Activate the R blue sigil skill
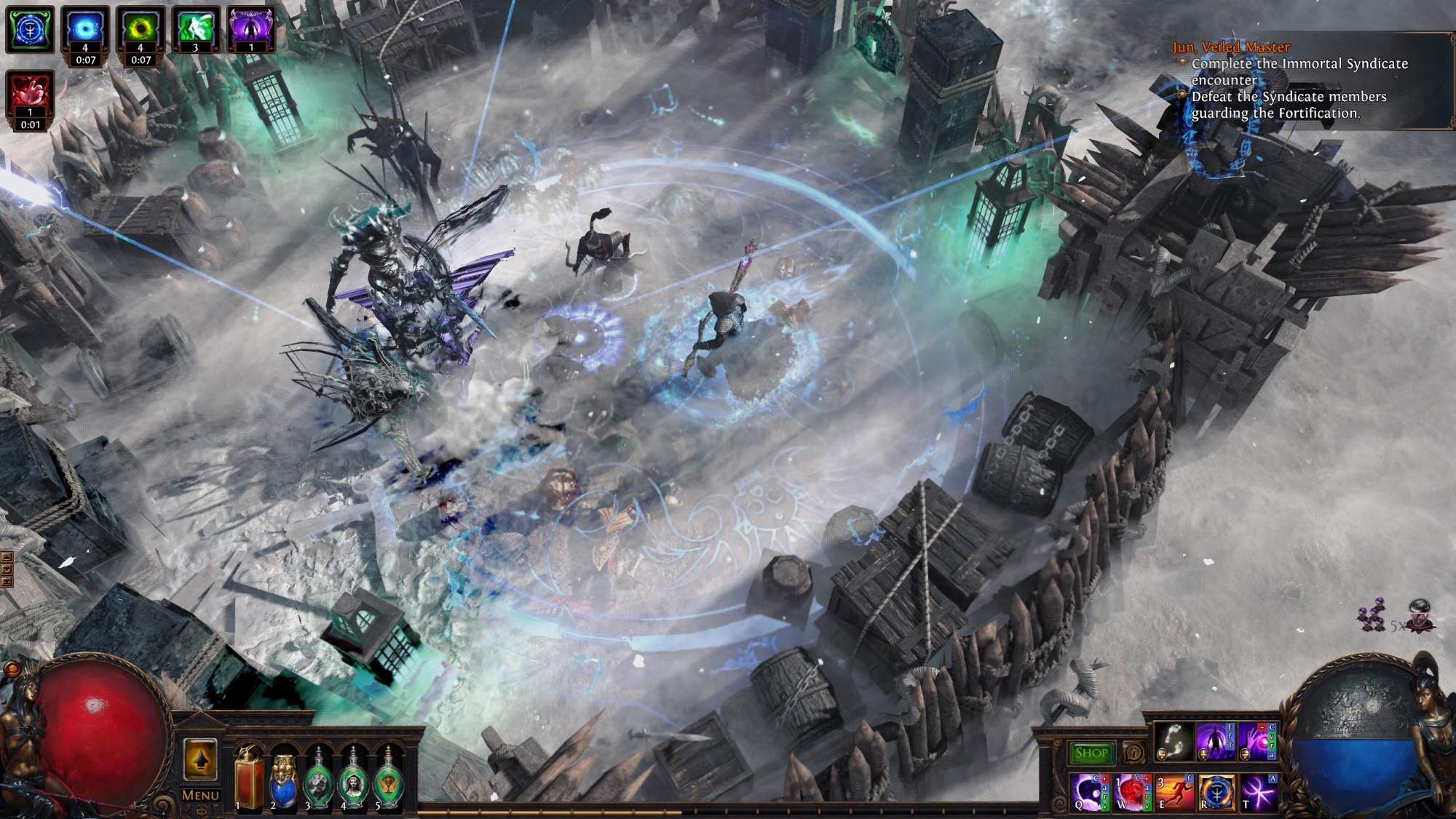Image resolution: width=1456 pixels, height=819 pixels. click(x=1216, y=792)
